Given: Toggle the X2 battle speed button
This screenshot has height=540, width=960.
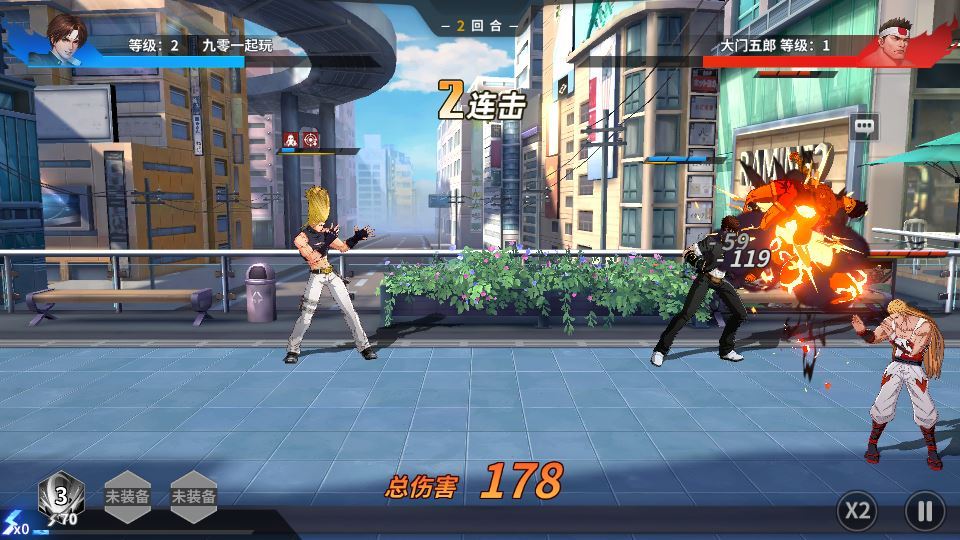Looking at the screenshot, I should pos(857,511).
